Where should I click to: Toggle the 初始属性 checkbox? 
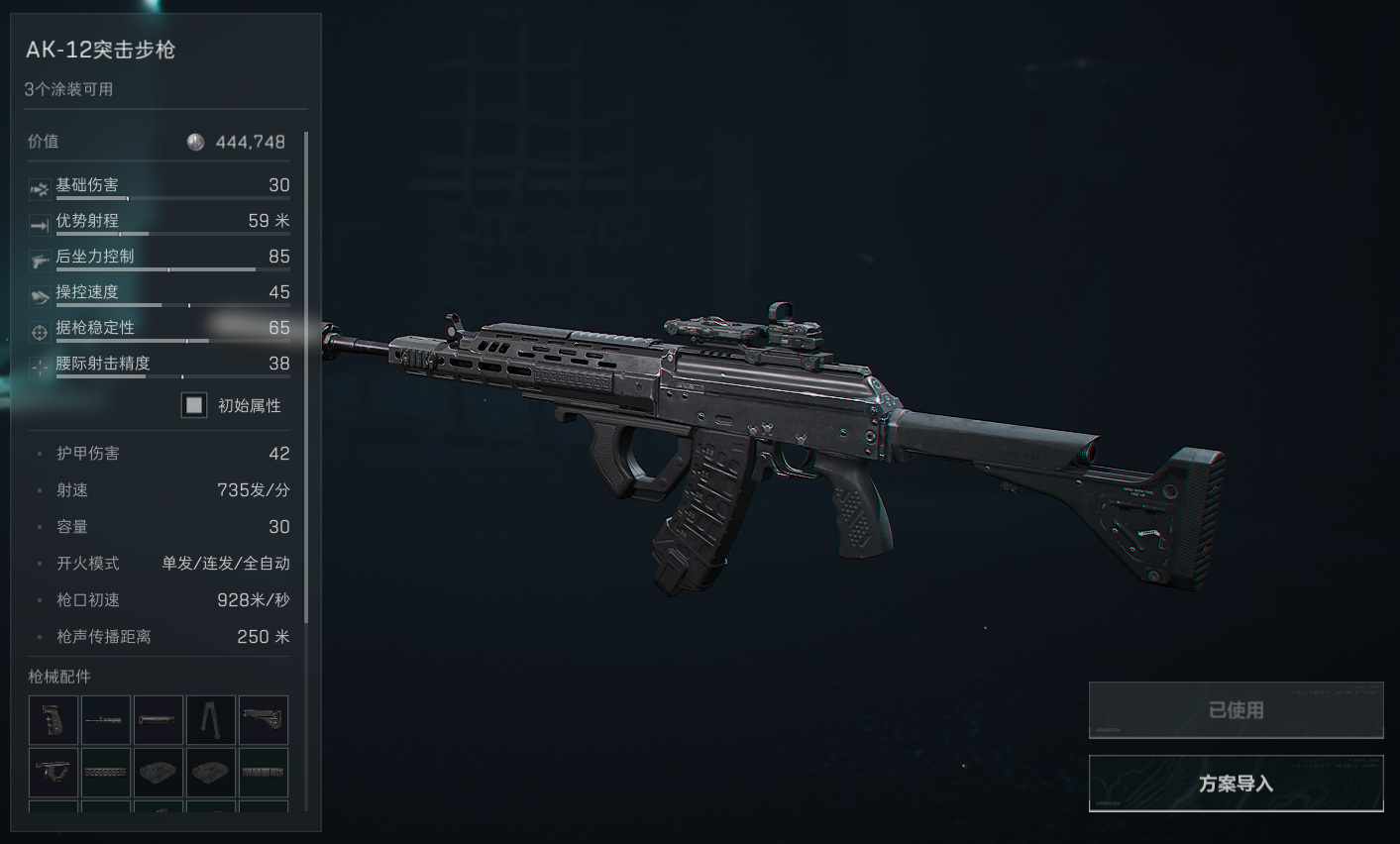(x=194, y=405)
